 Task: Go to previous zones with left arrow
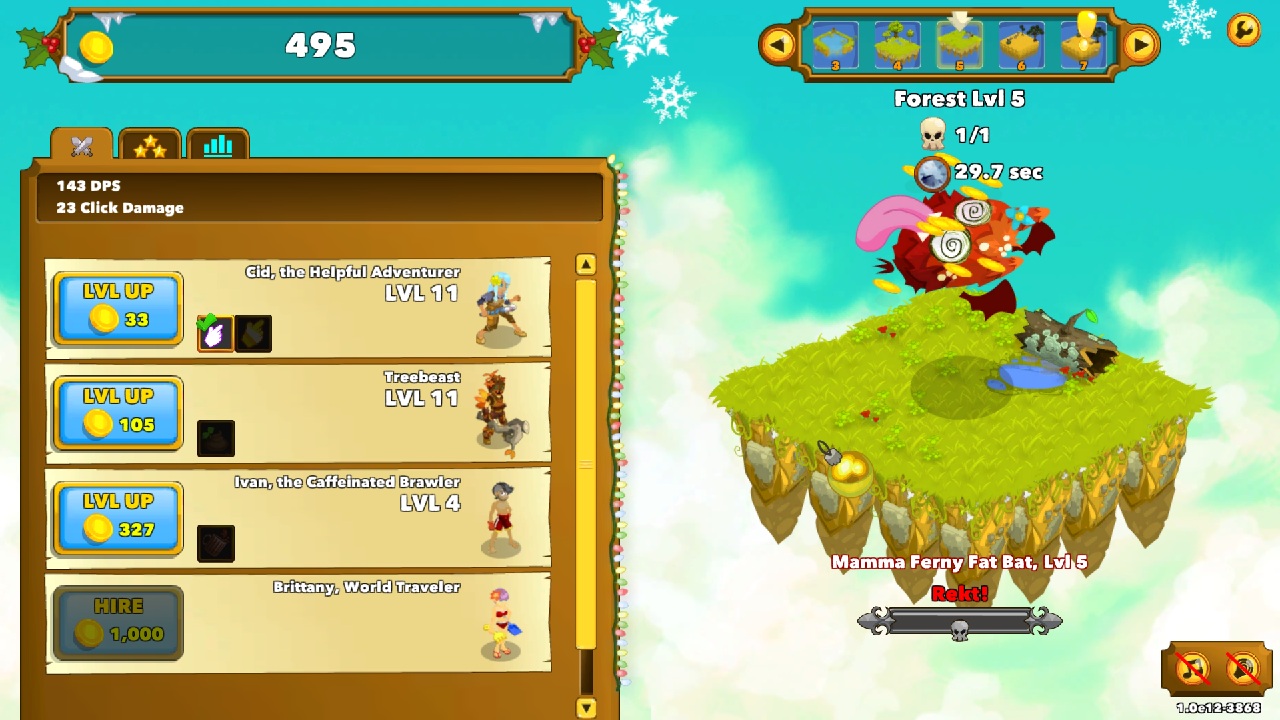coord(777,45)
